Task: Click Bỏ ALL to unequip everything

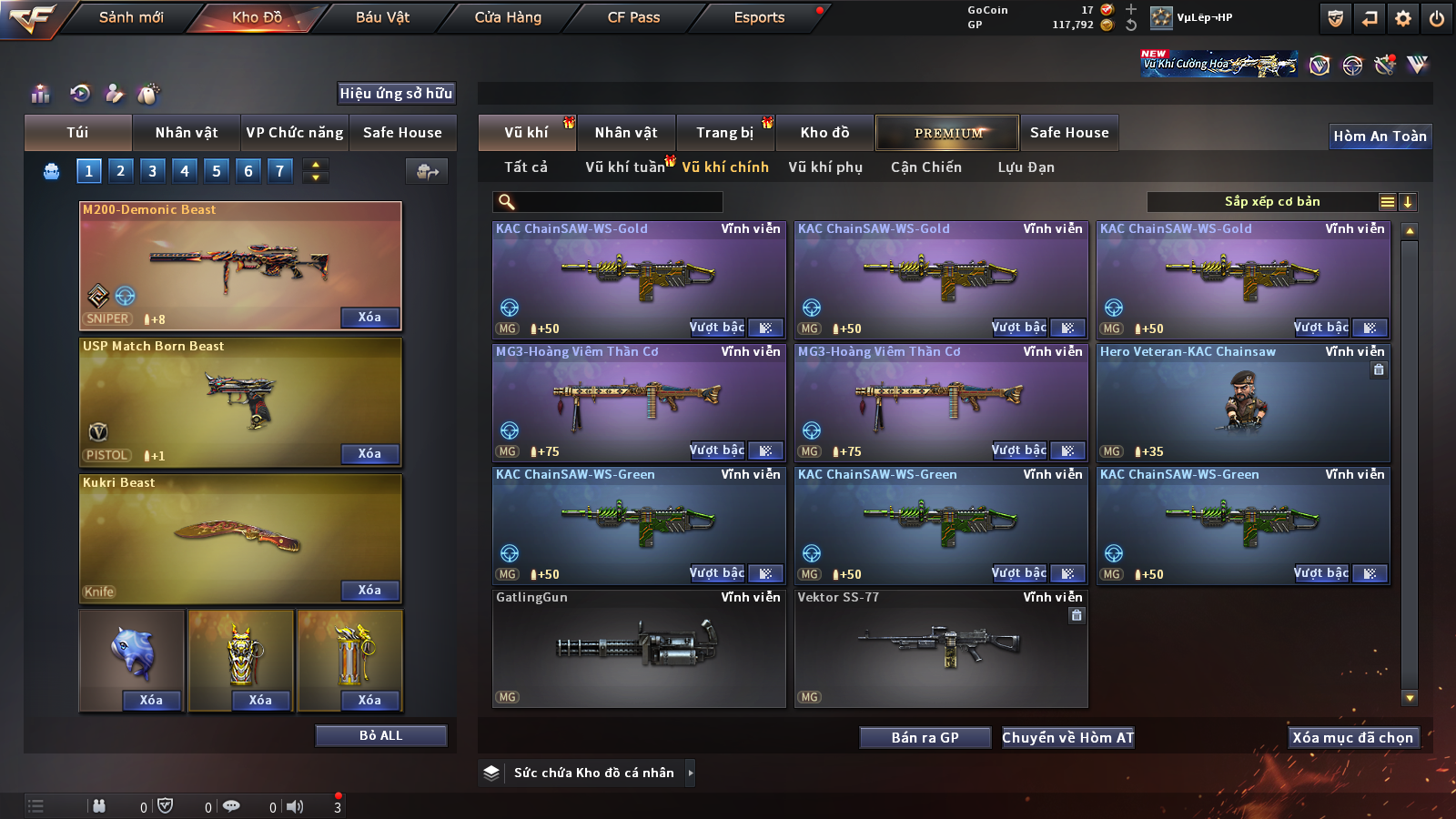Action: point(380,735)
